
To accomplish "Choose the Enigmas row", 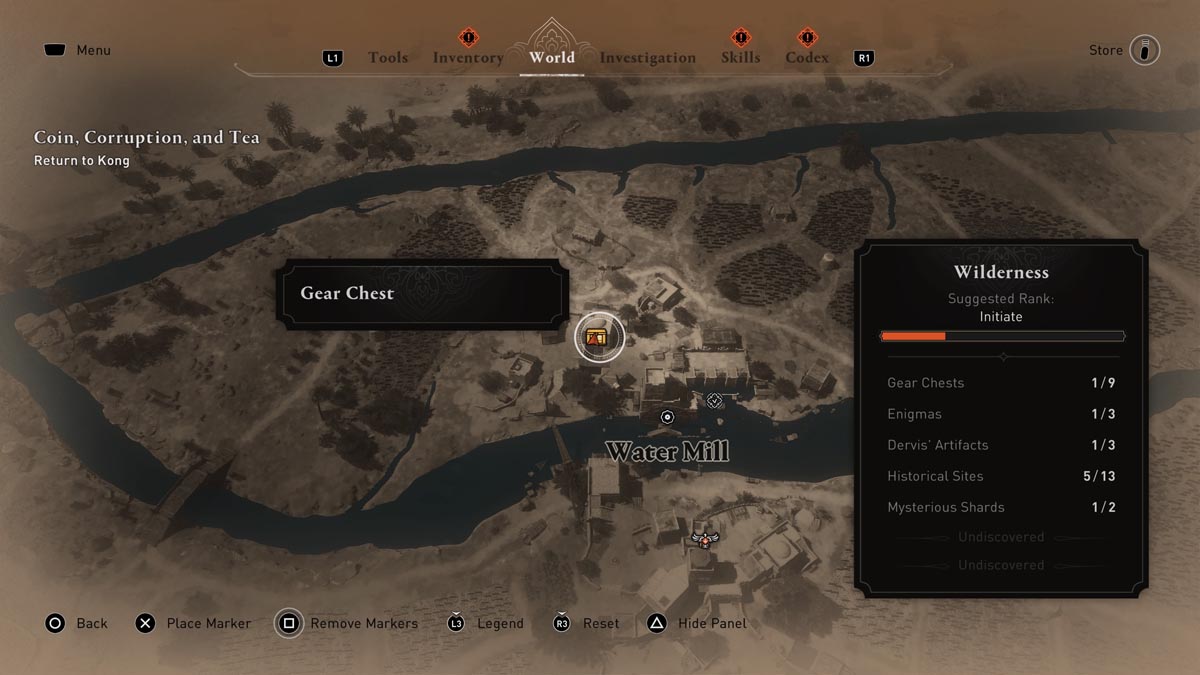I will [x=1001, y=414].
